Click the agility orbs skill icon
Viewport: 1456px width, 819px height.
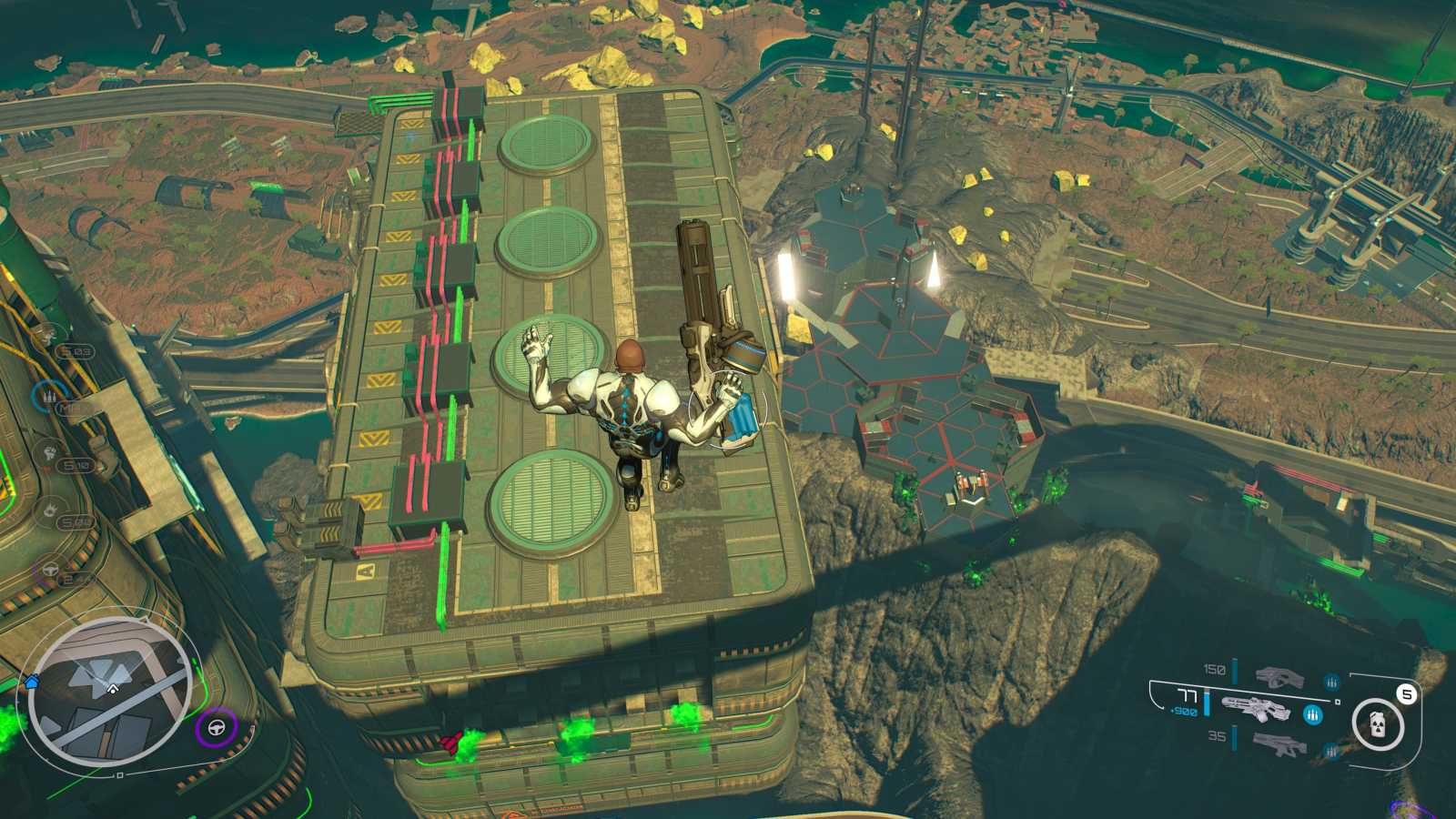(46, 335)
